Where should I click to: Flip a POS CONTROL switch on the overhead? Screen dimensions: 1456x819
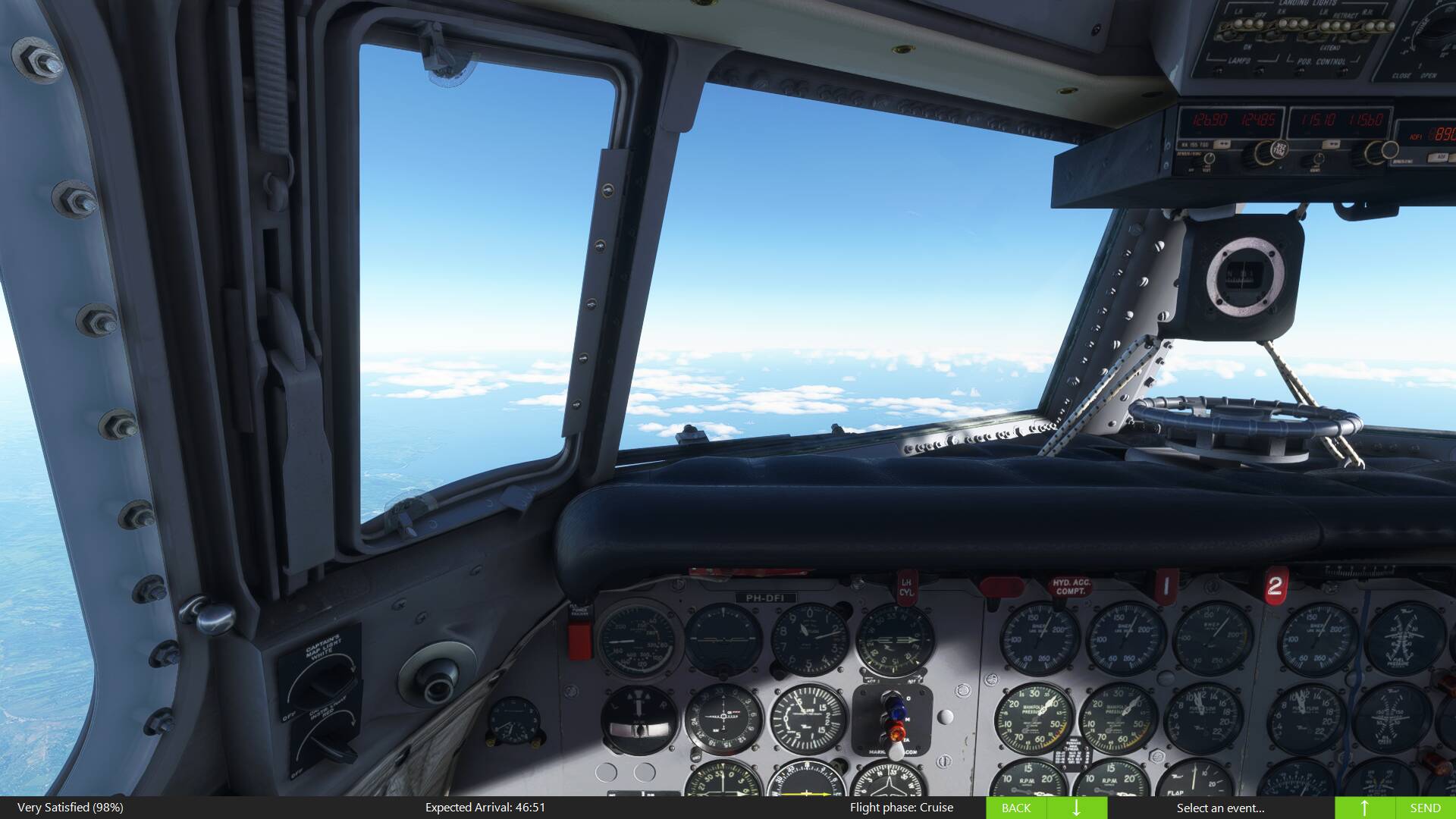tap(1301, 71)
